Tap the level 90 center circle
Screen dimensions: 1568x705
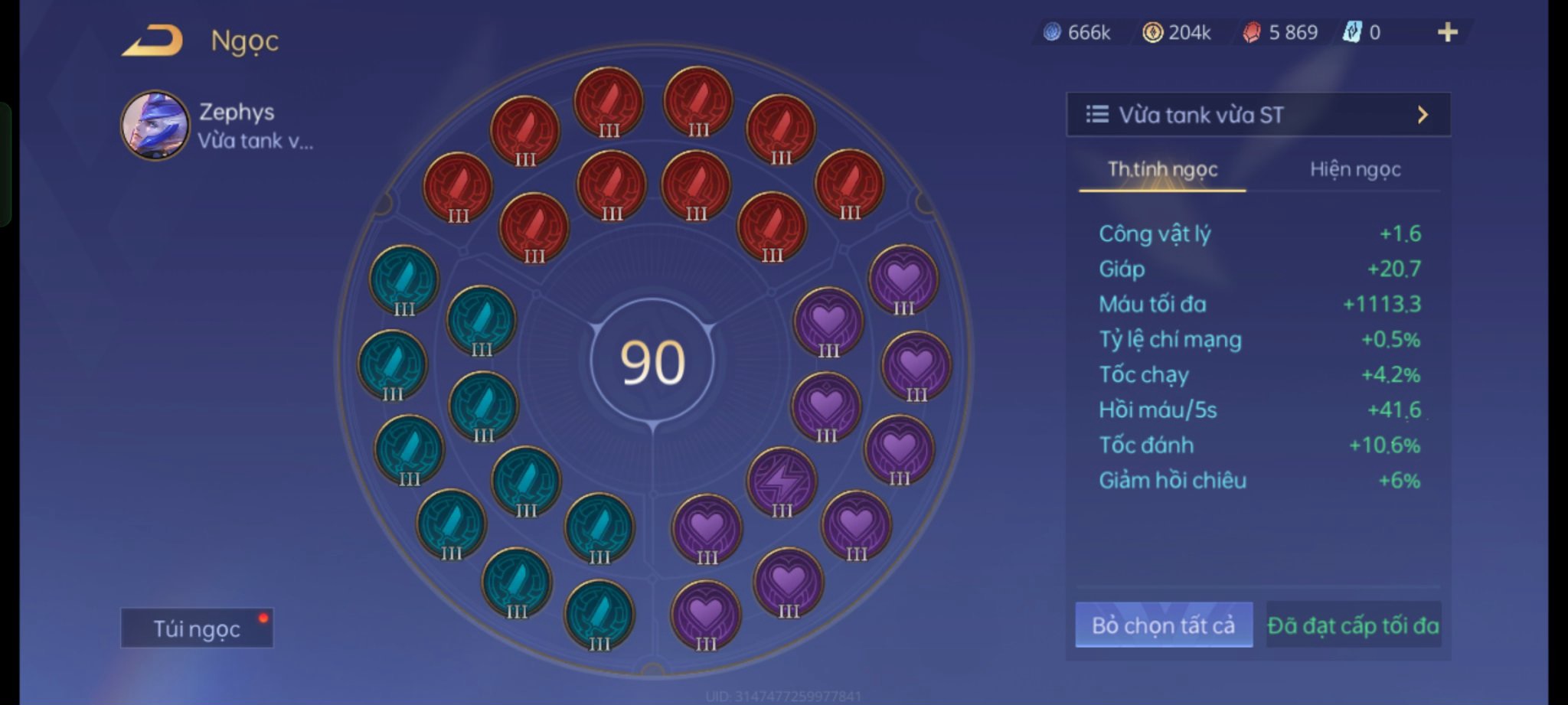(652, 361)
